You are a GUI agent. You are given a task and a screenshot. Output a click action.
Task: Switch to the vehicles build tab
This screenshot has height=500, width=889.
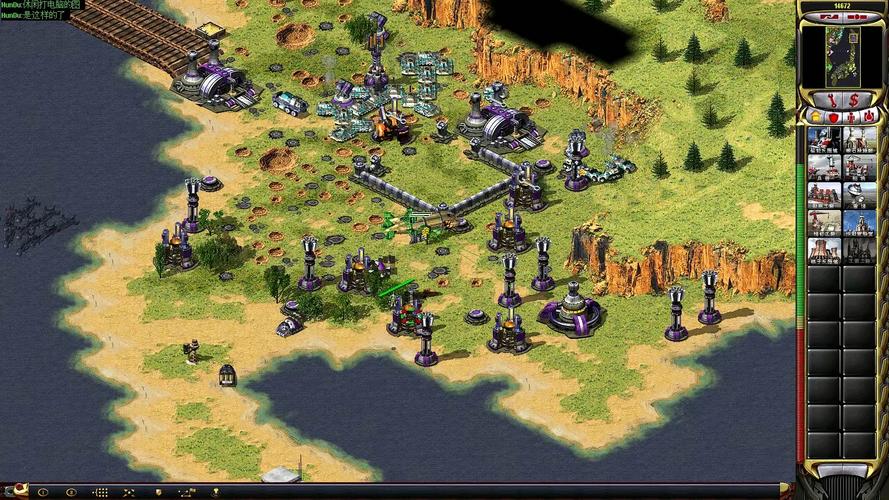868,118
